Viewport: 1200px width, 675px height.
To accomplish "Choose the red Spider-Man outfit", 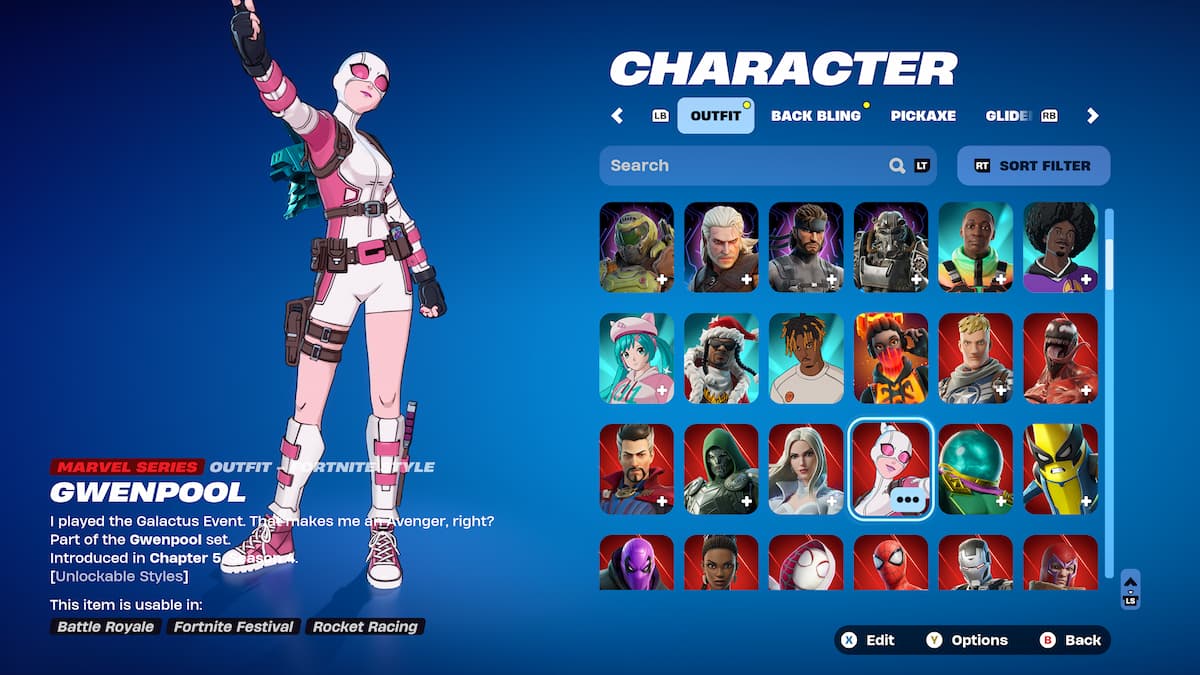I will click(x=890, y=563).
